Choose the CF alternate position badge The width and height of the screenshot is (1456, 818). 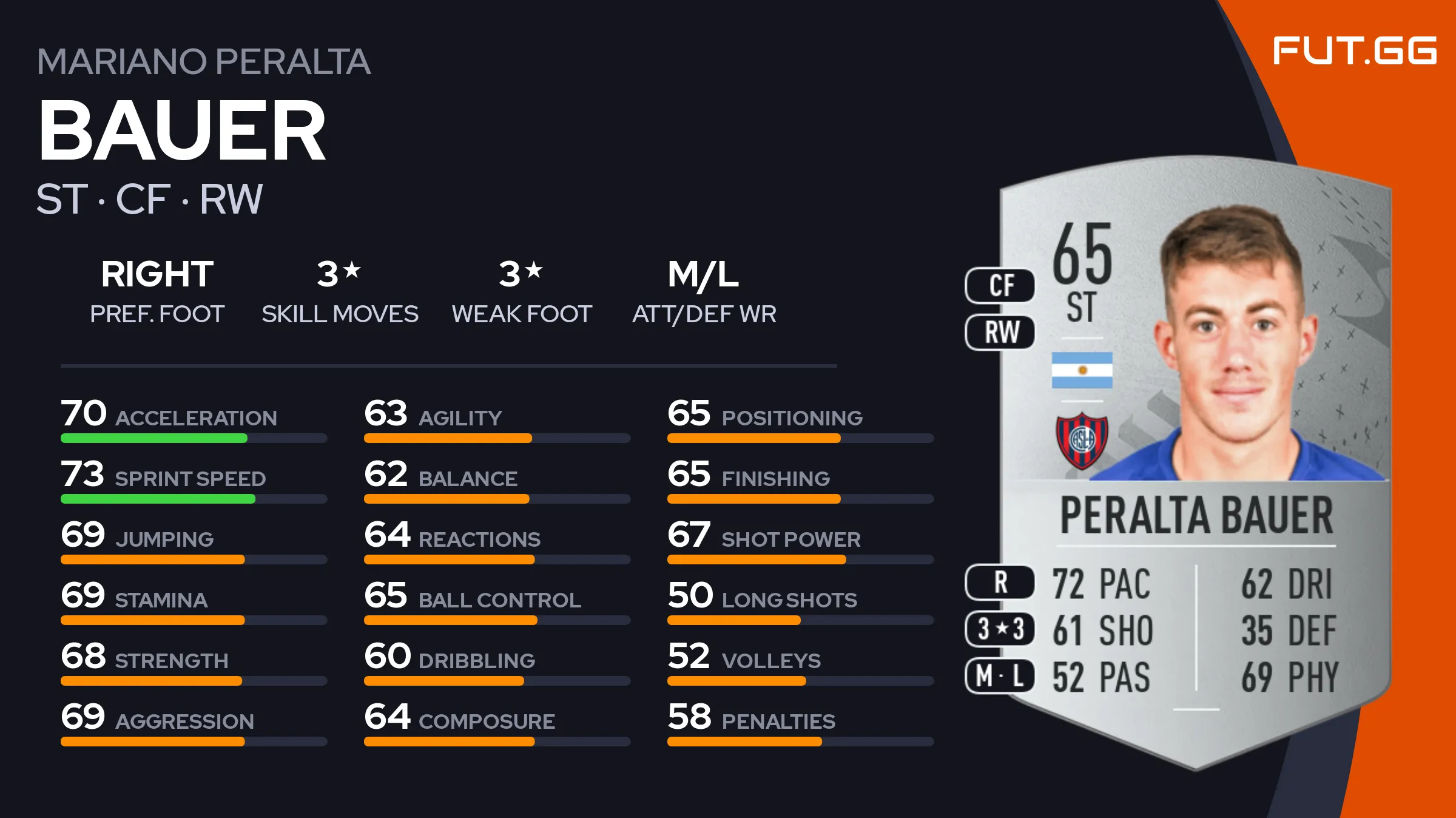tap(1000, 285)
